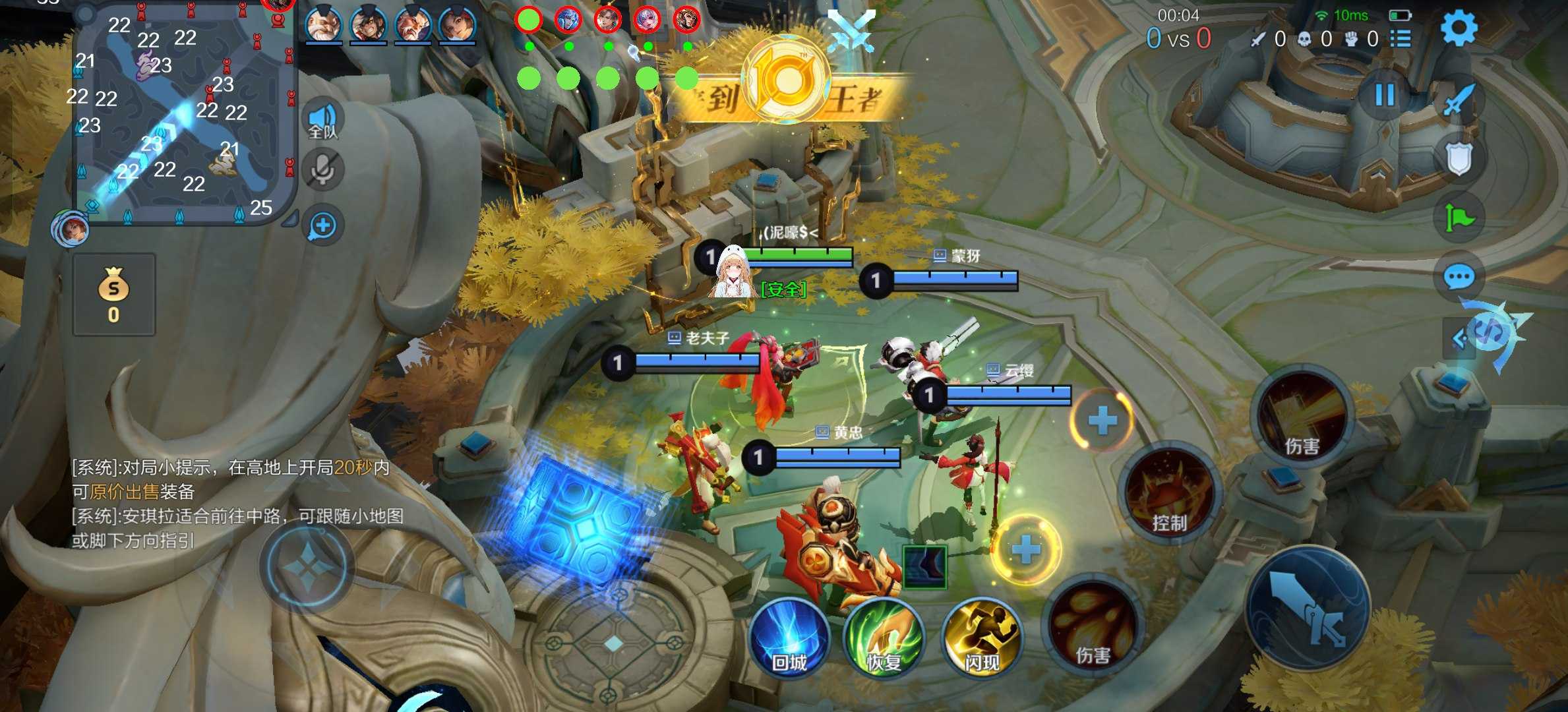Use the 回城 recall button

pyautogui.click(x=789, y=638)
